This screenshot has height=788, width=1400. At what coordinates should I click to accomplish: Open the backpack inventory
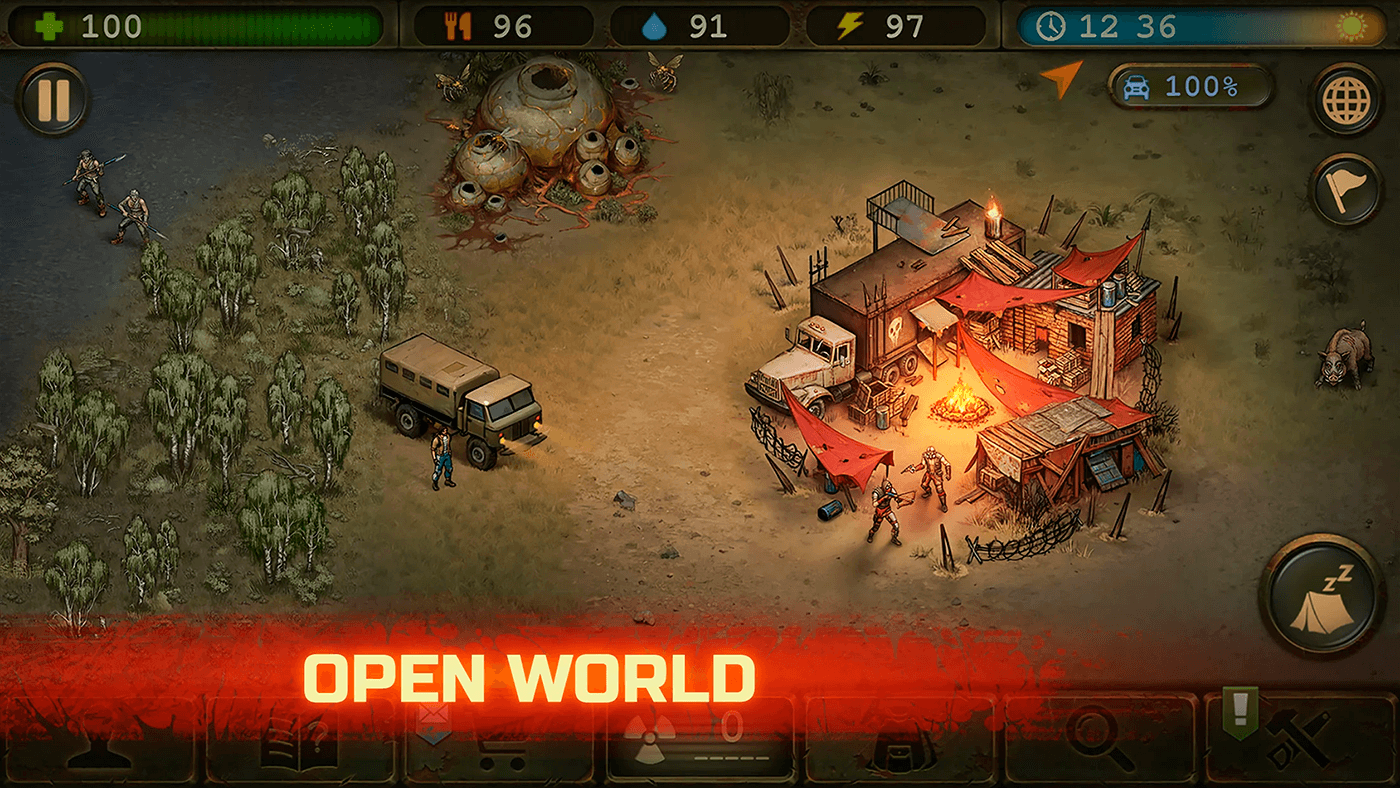pyautogui.click(x=900, y=741)
